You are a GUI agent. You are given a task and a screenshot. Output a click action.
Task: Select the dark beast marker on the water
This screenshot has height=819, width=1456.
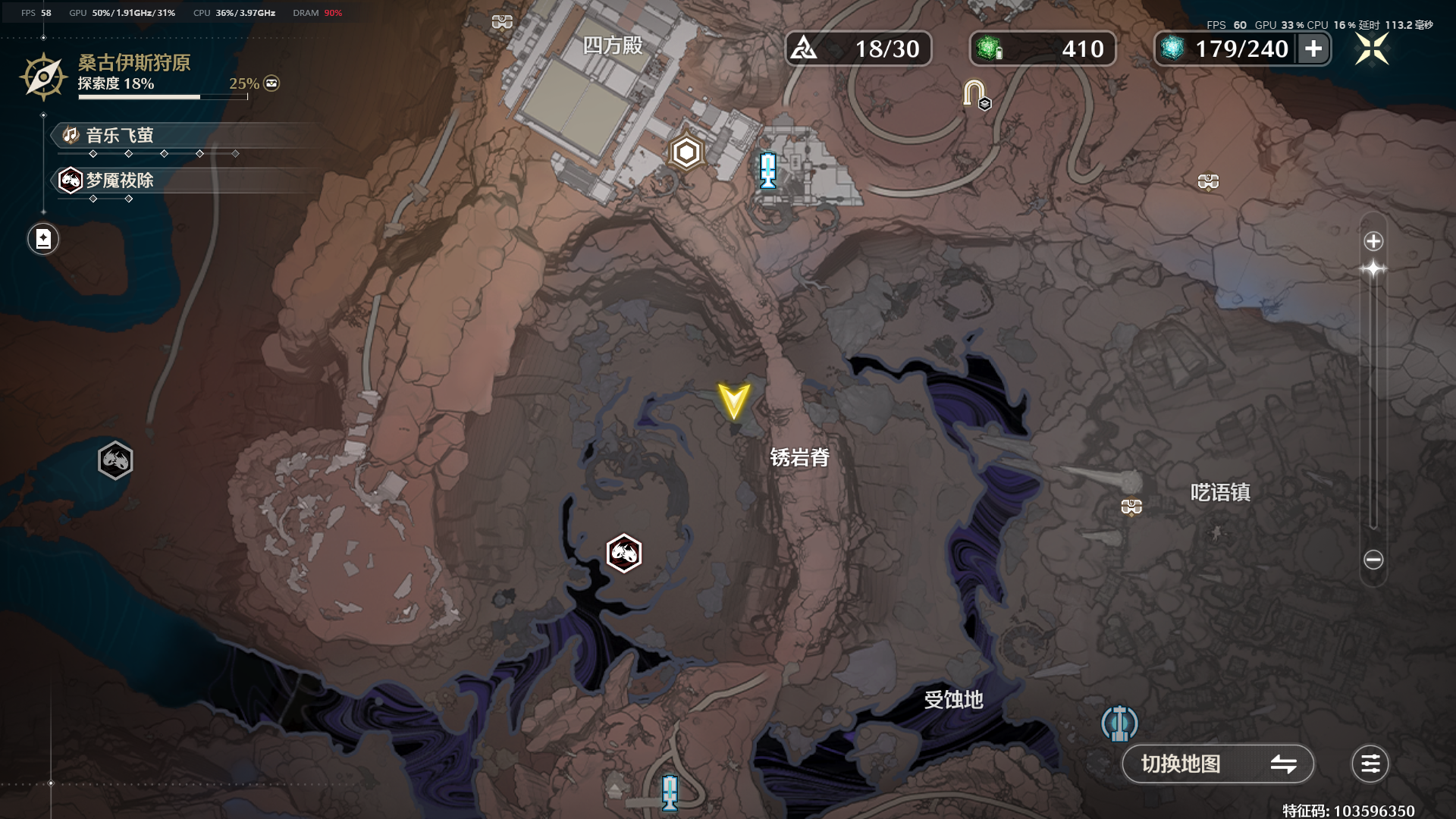click(115, 460)
